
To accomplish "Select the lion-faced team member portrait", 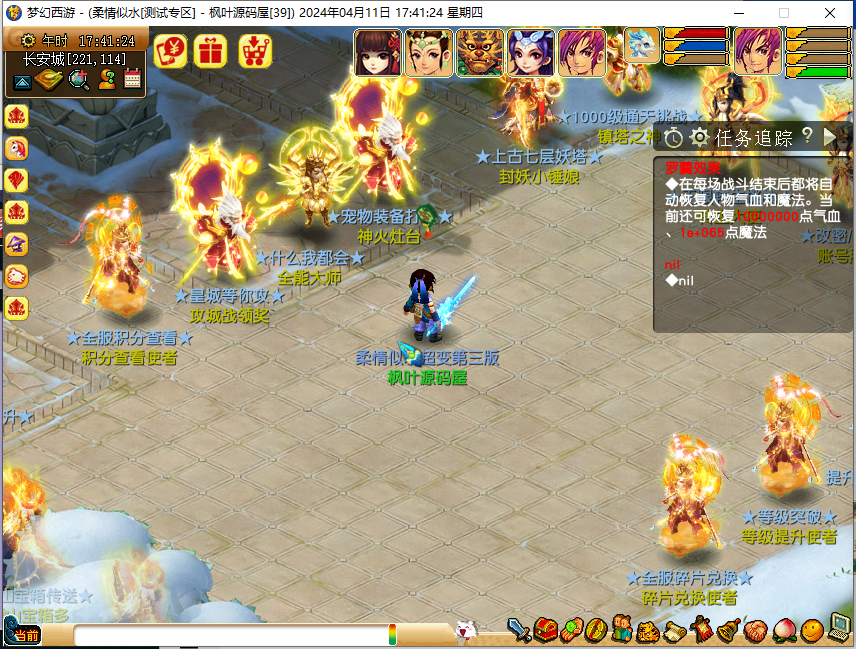I will (x=480, y=53).
